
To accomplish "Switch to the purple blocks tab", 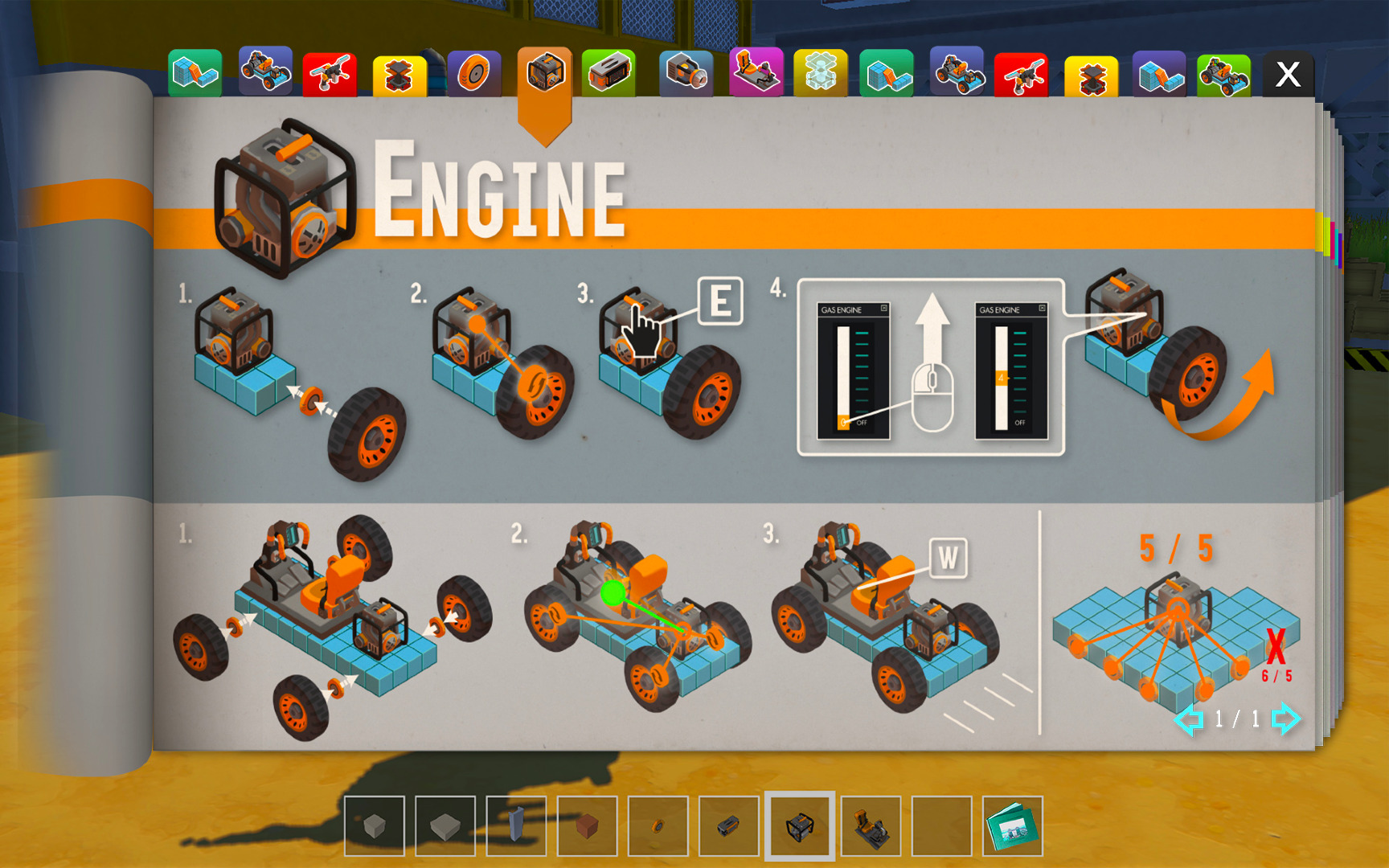I will pyautogui.click(x=1158, y=76).
